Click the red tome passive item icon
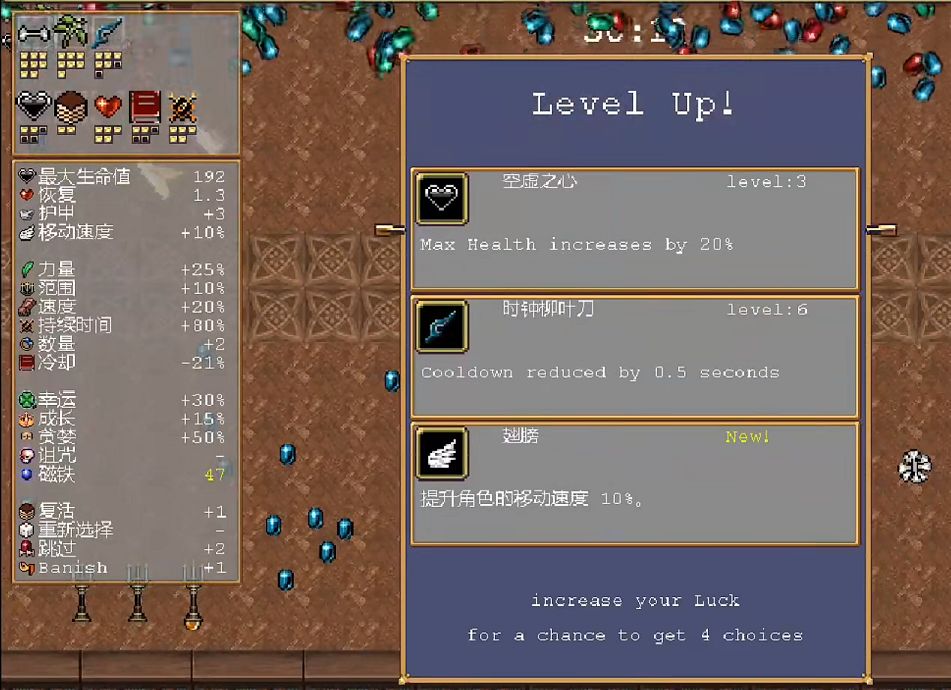951x690 pixels. [145, 105]
